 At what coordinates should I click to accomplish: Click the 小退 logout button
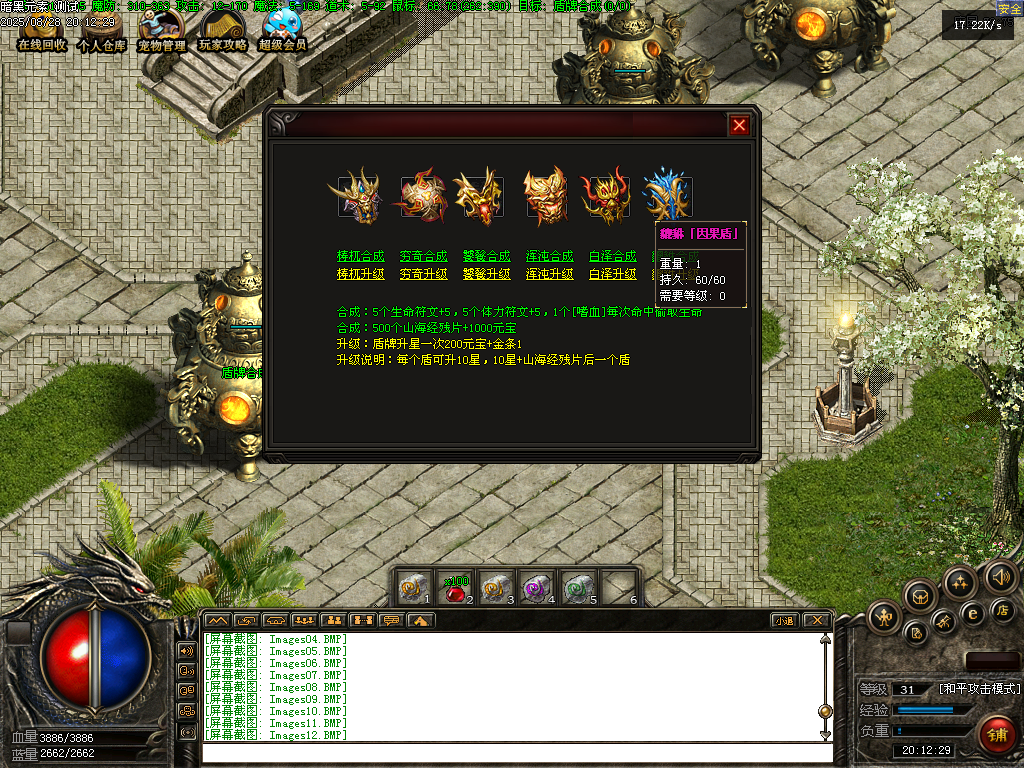point(785,620)
